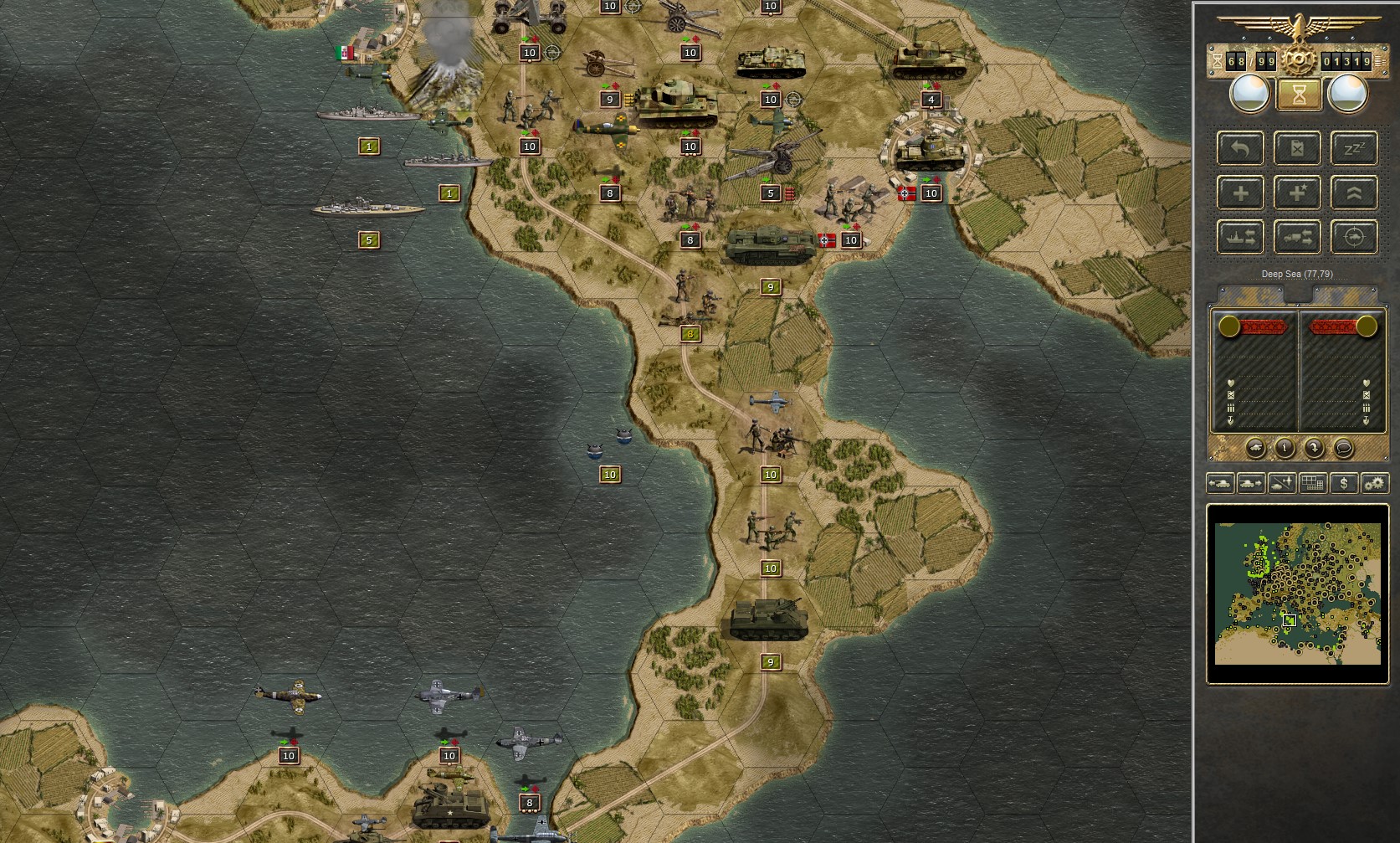Select the next unit tank arrow
This screenshot has height=843, width=1400.
[1251, 483]
